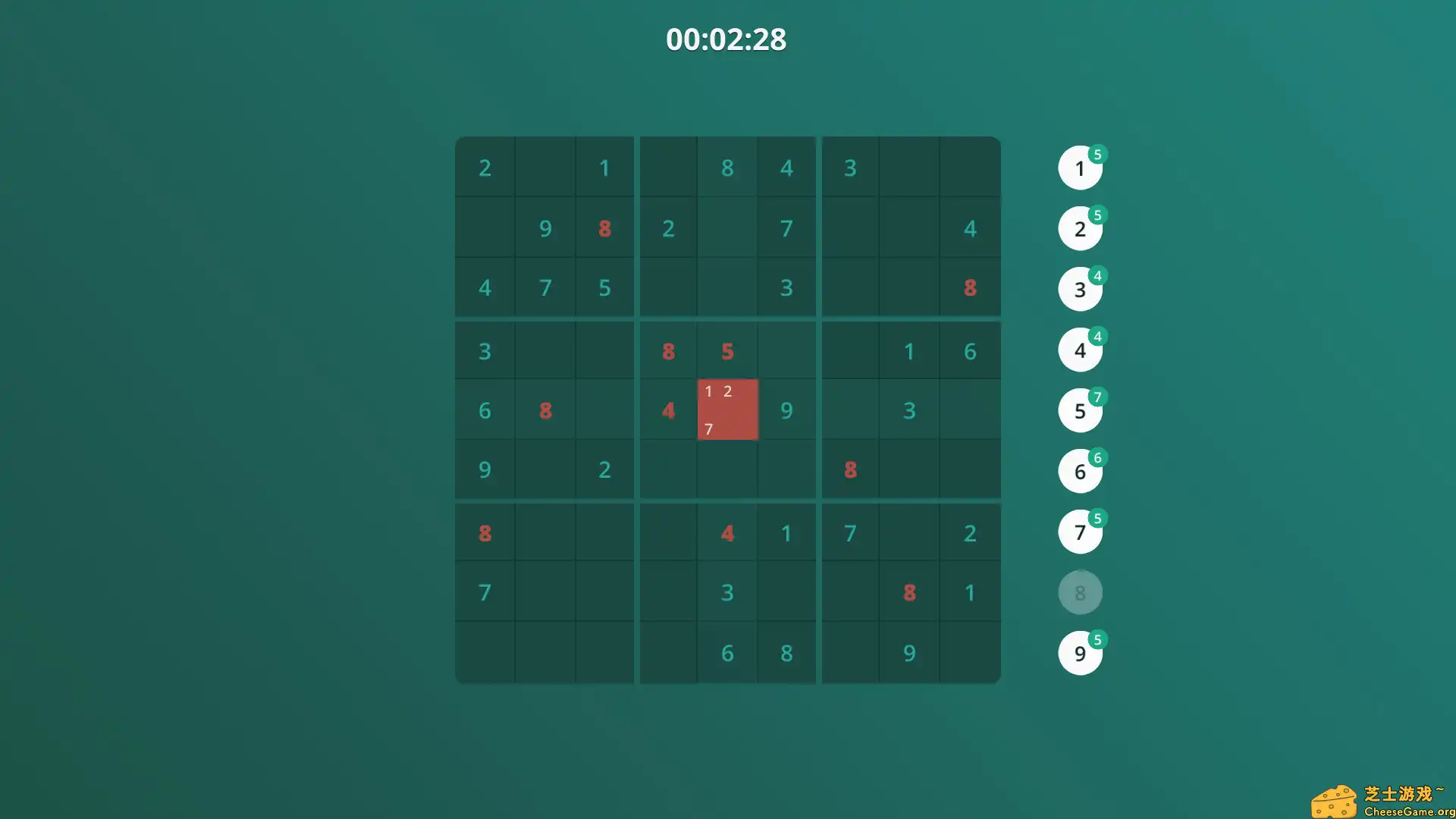Select number 6 from the number list

click(1080, 471)
